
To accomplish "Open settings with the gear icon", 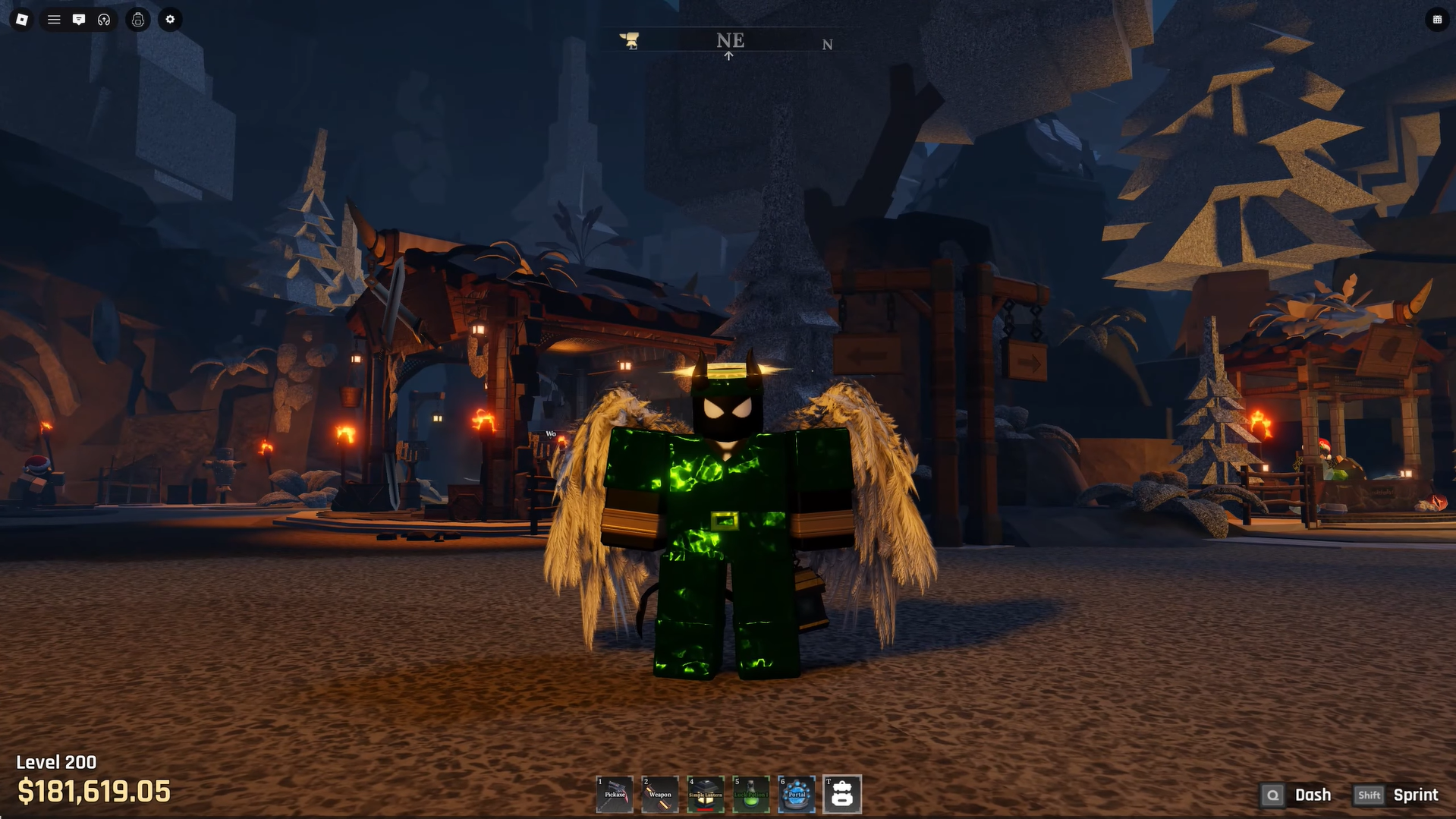I will click(x=170, y=20).
